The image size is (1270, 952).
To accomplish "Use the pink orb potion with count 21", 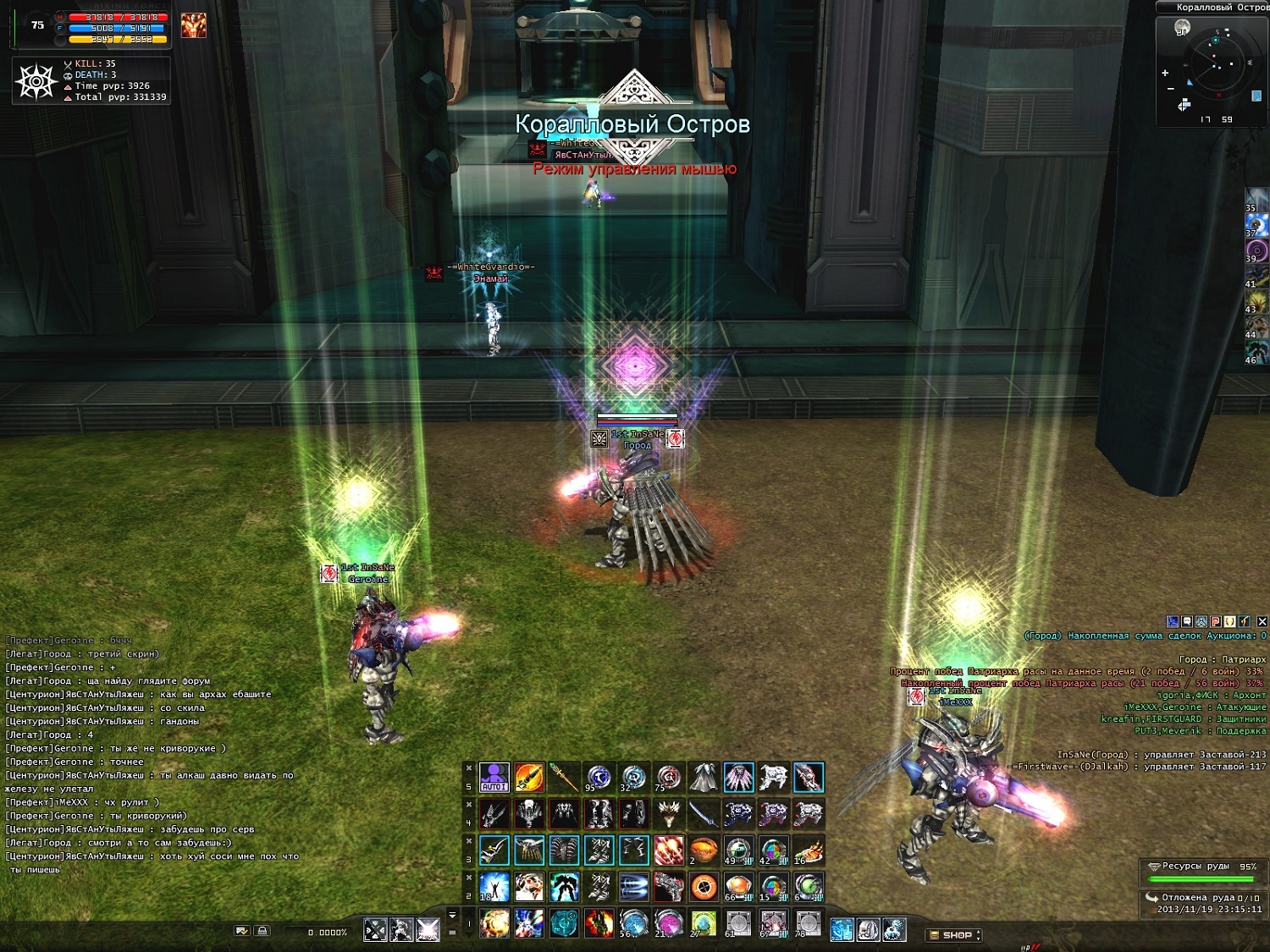I will (669, 922).
